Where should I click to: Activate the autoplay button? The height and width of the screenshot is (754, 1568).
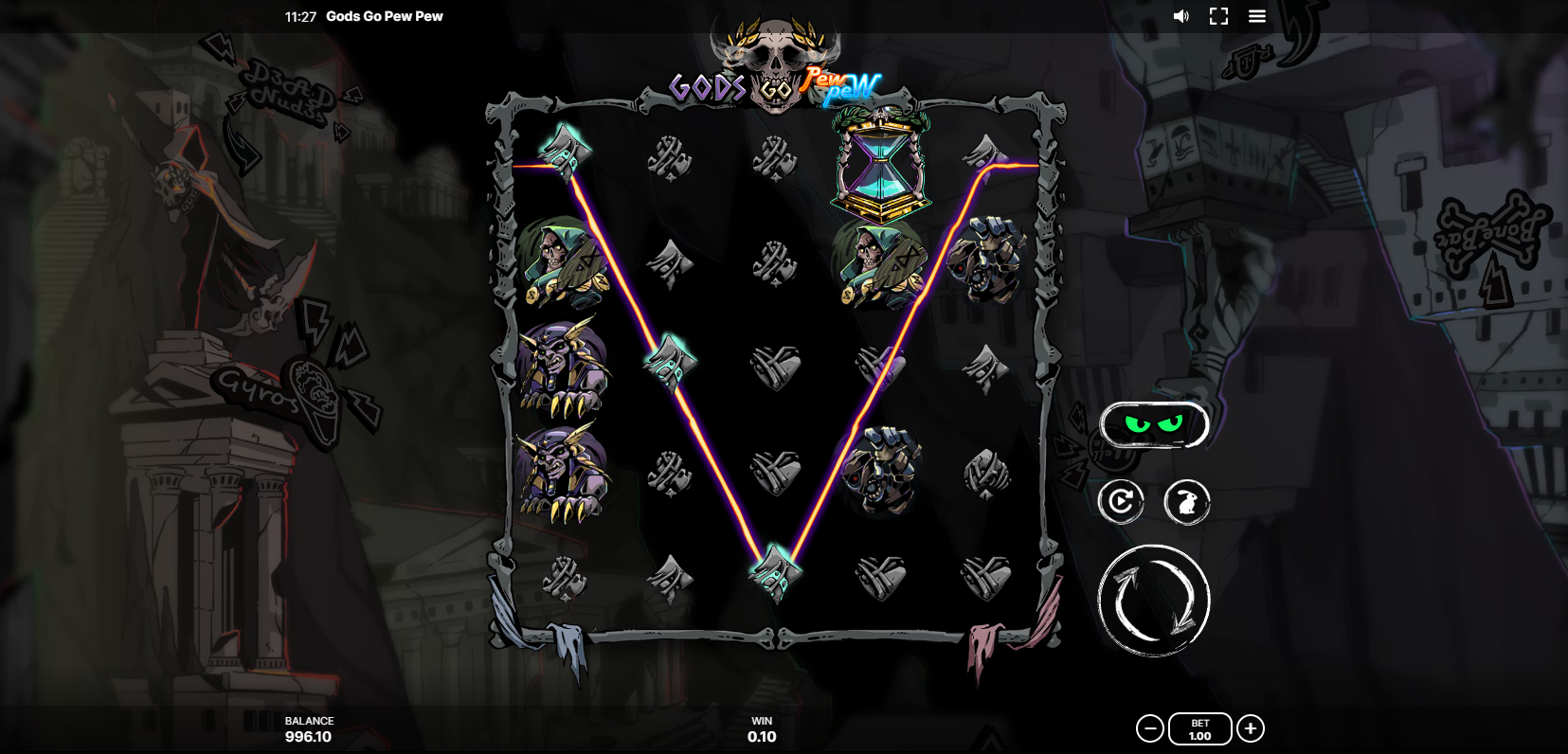click(1121, 501)
